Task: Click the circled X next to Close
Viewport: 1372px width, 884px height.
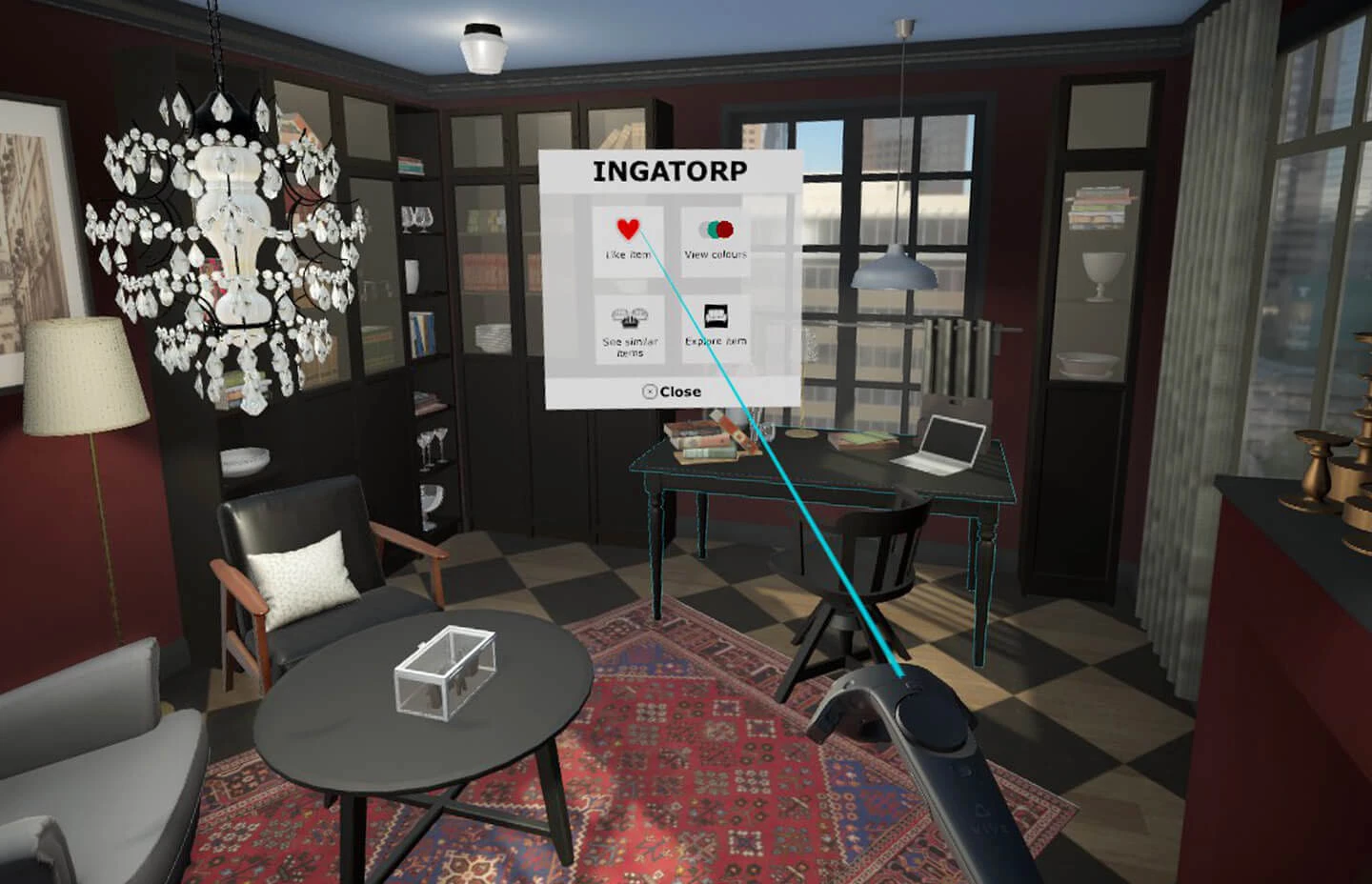Action: coord(650,391)
